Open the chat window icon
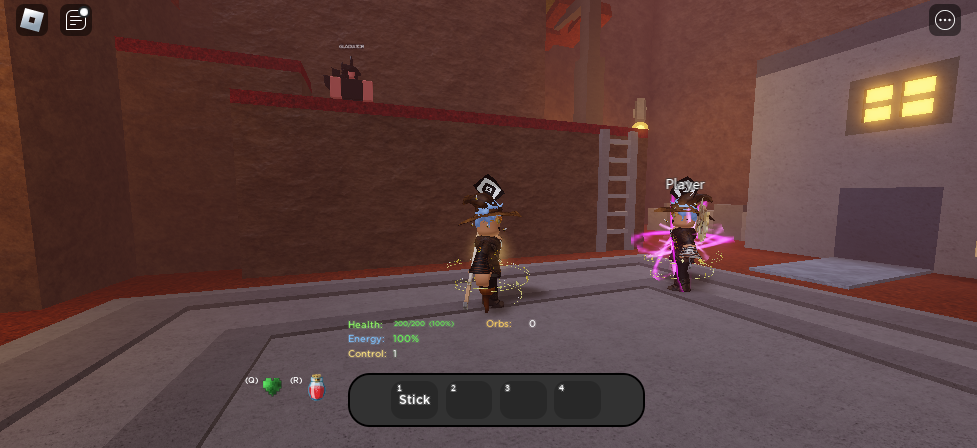The image size is (977, 448). pyautogui.click(x=75, y=19)
